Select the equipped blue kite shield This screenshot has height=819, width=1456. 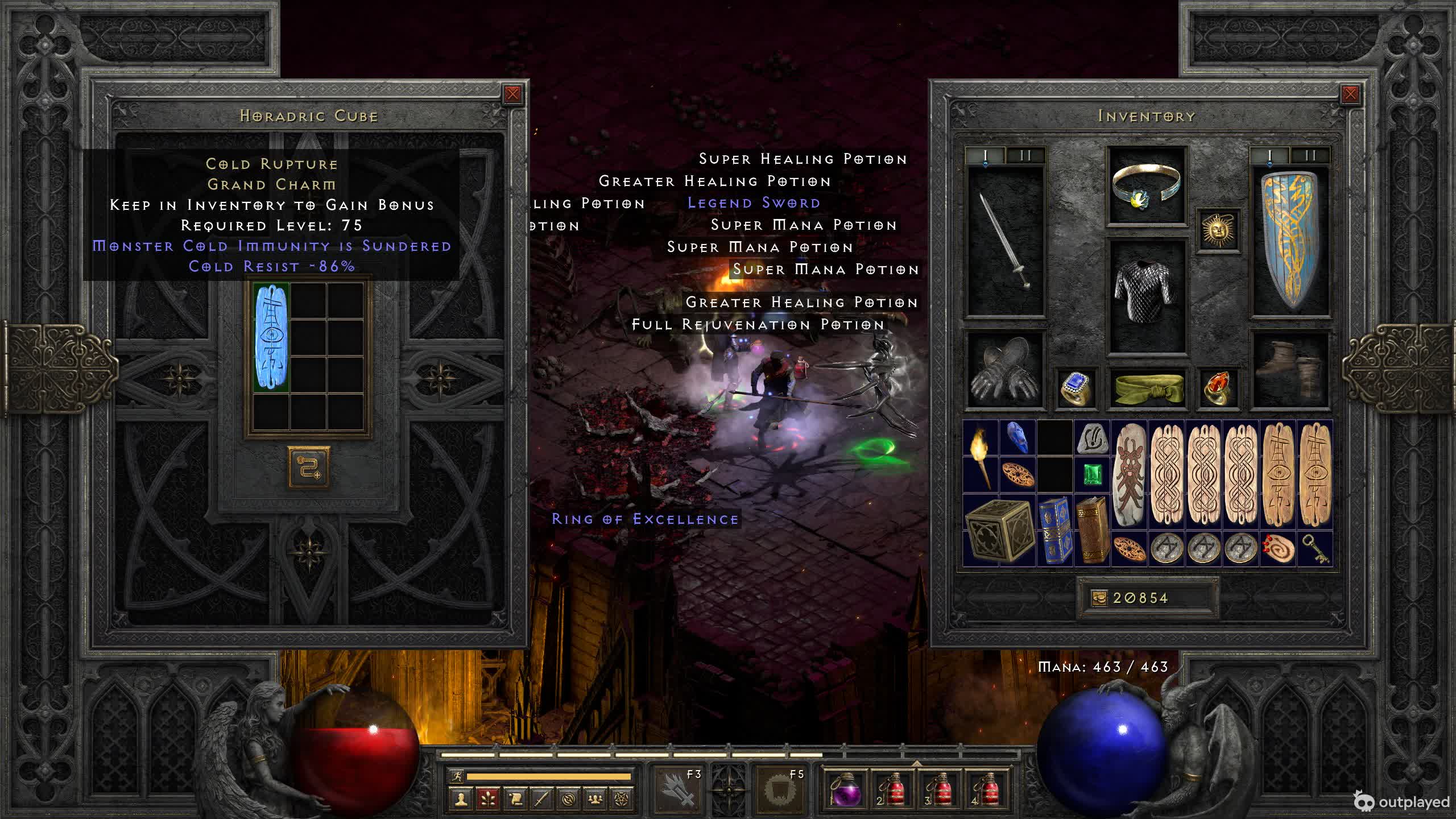pos(1290,240)
